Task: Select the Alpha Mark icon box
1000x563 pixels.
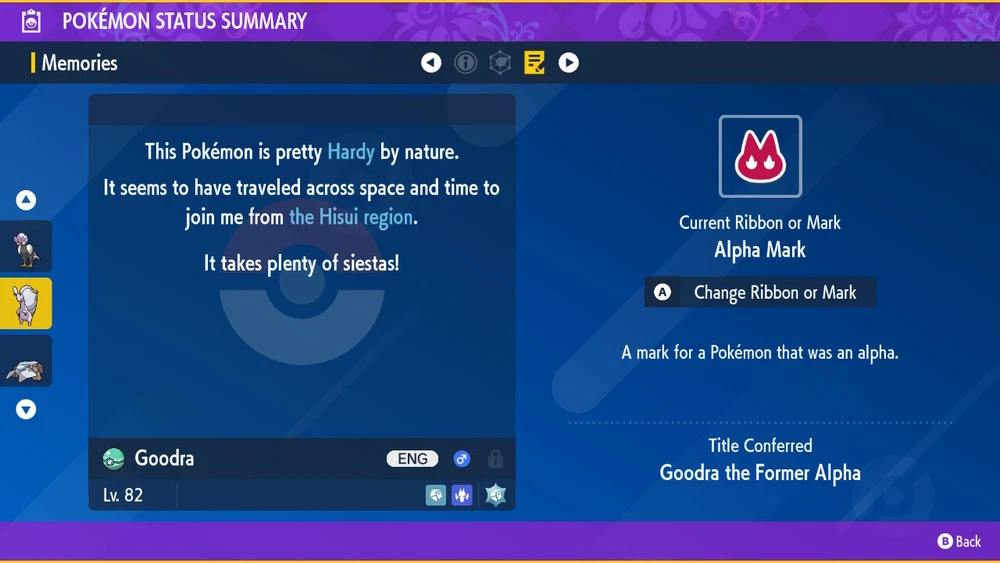Action: 760,157
